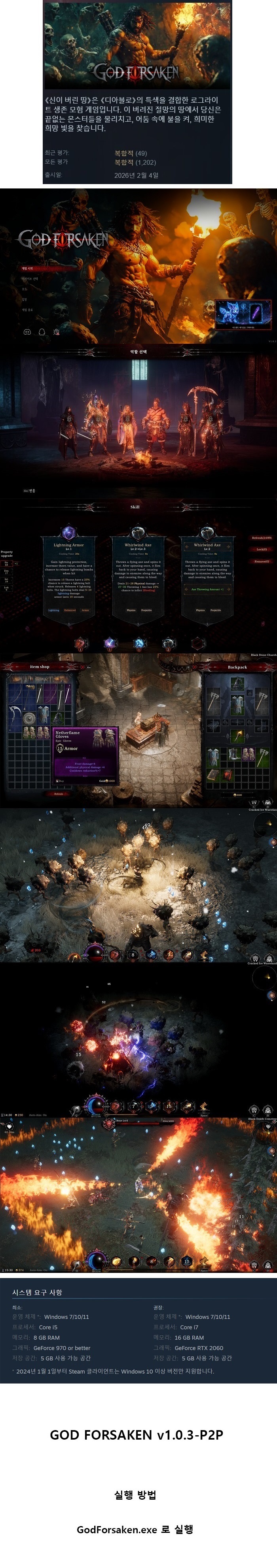Image resolution: width=277 pixels, height=1568 pixels.
Task: Click the Lock(0) button
Action: (x=262, y=550)
